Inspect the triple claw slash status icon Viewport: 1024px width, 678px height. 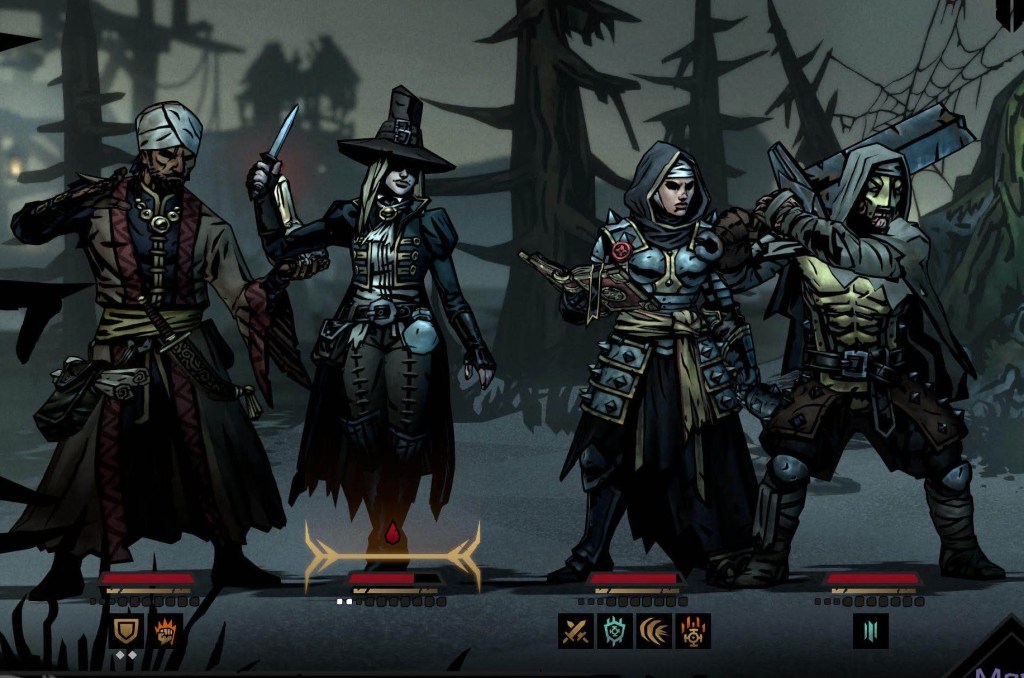[x=654, y=631]
